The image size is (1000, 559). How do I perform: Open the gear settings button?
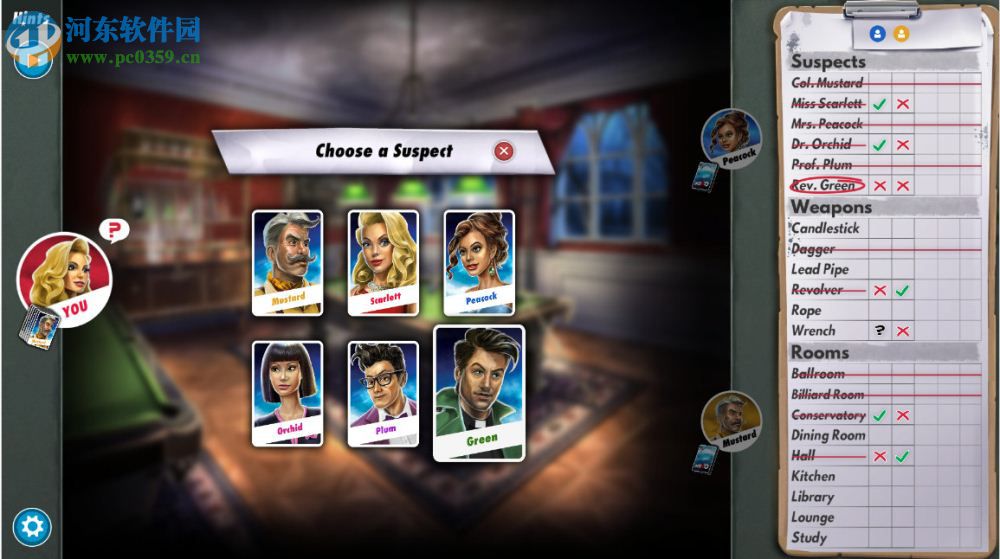[32, 527]
